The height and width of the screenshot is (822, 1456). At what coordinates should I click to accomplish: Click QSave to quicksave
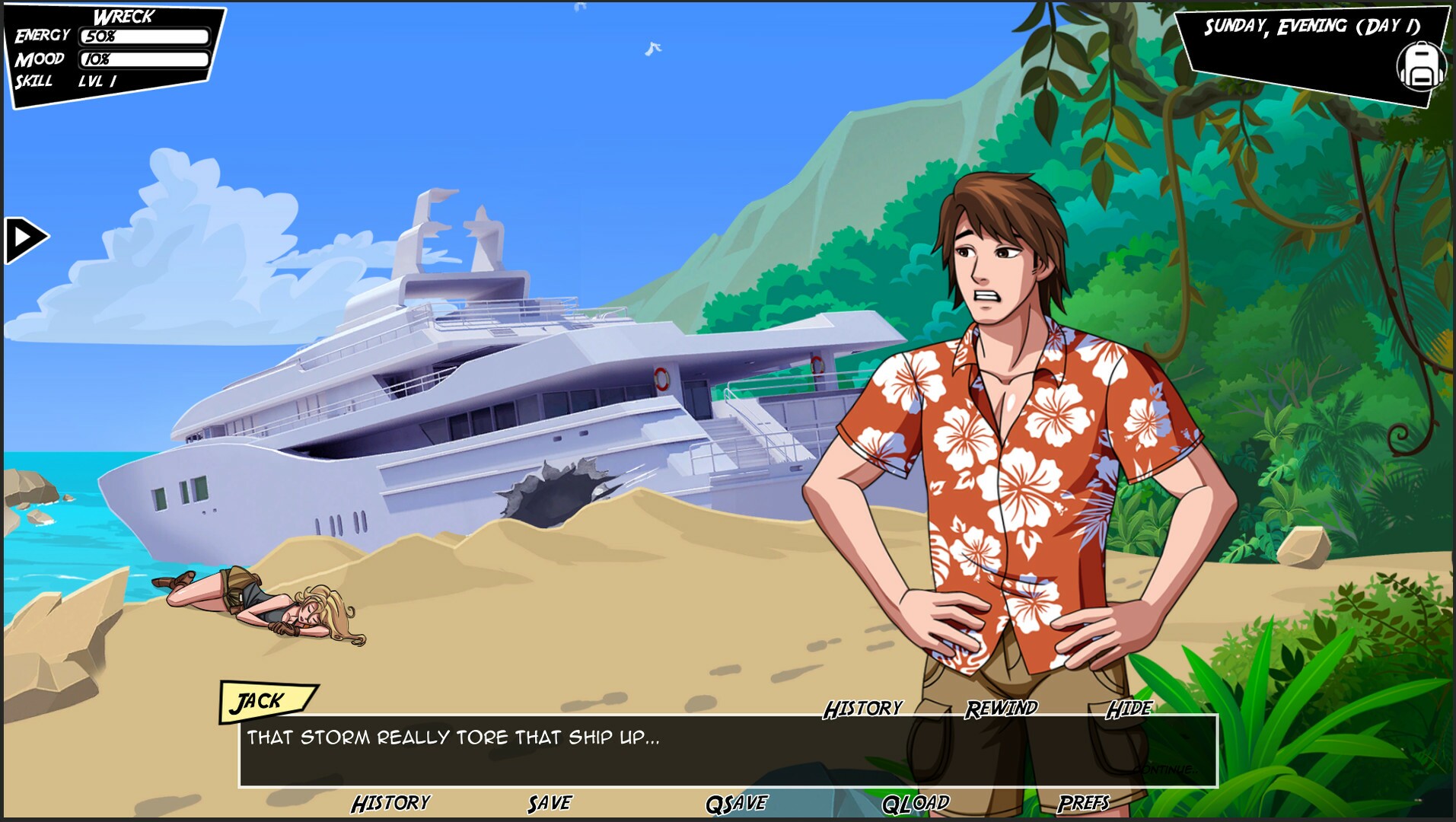coord(737,801)
